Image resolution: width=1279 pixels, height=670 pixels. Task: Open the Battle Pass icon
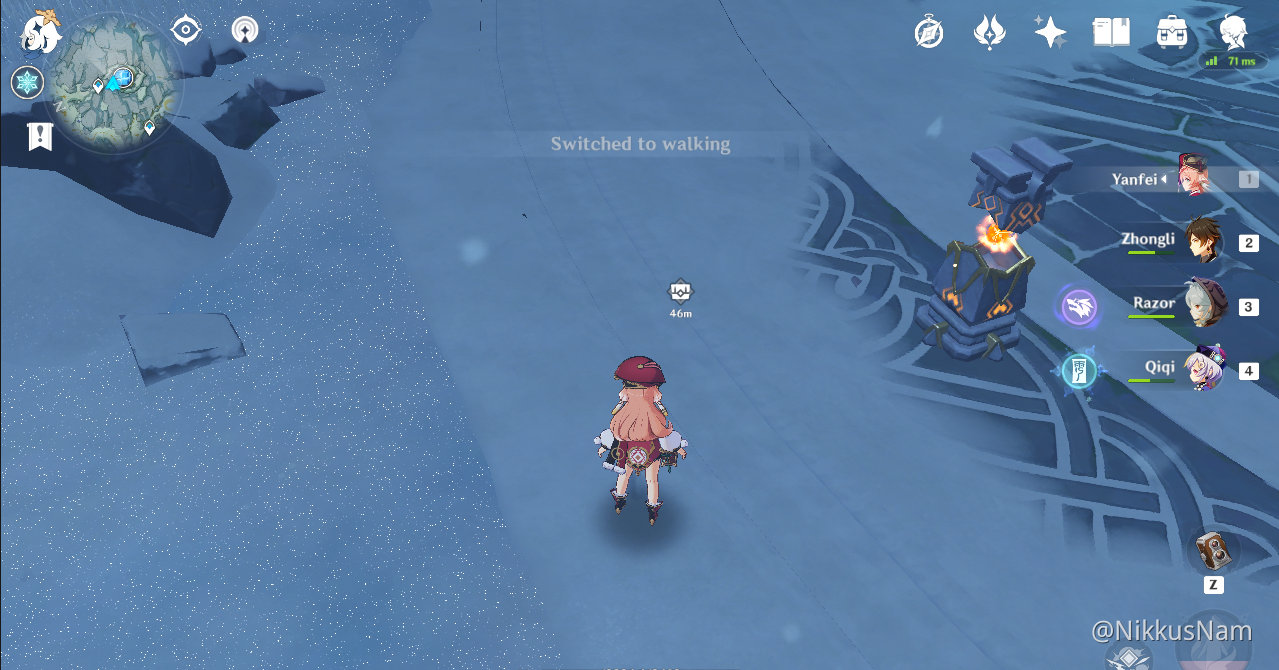[989, 33]
